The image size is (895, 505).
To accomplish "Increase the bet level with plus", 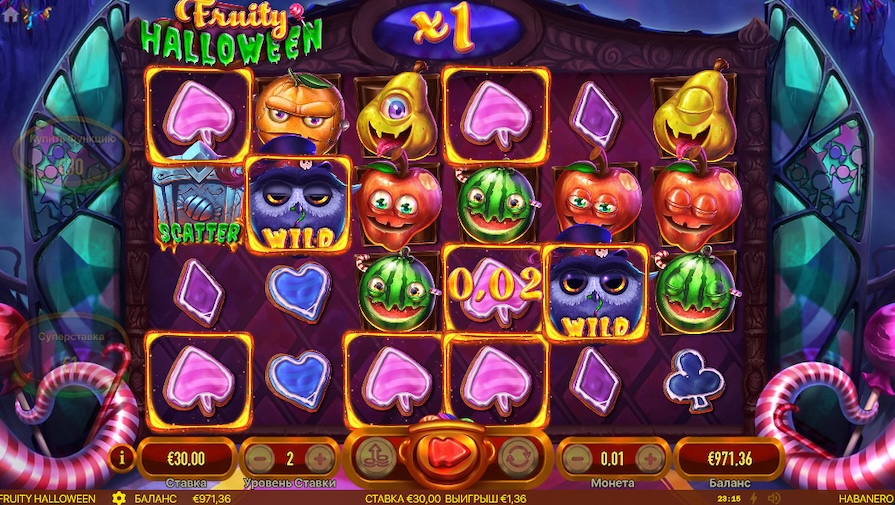I will coord(319,459).
